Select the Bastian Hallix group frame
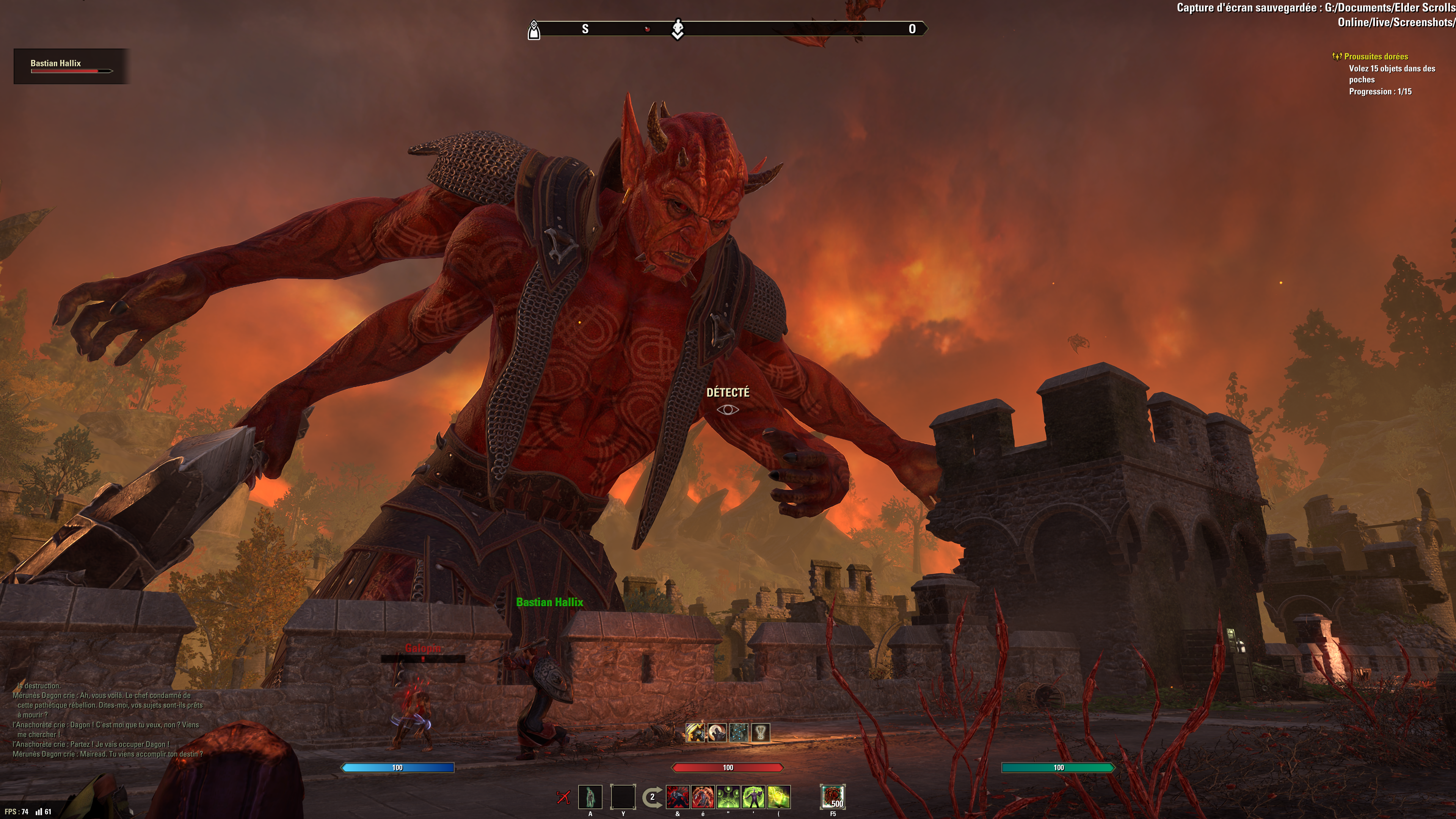 (71, 66)
